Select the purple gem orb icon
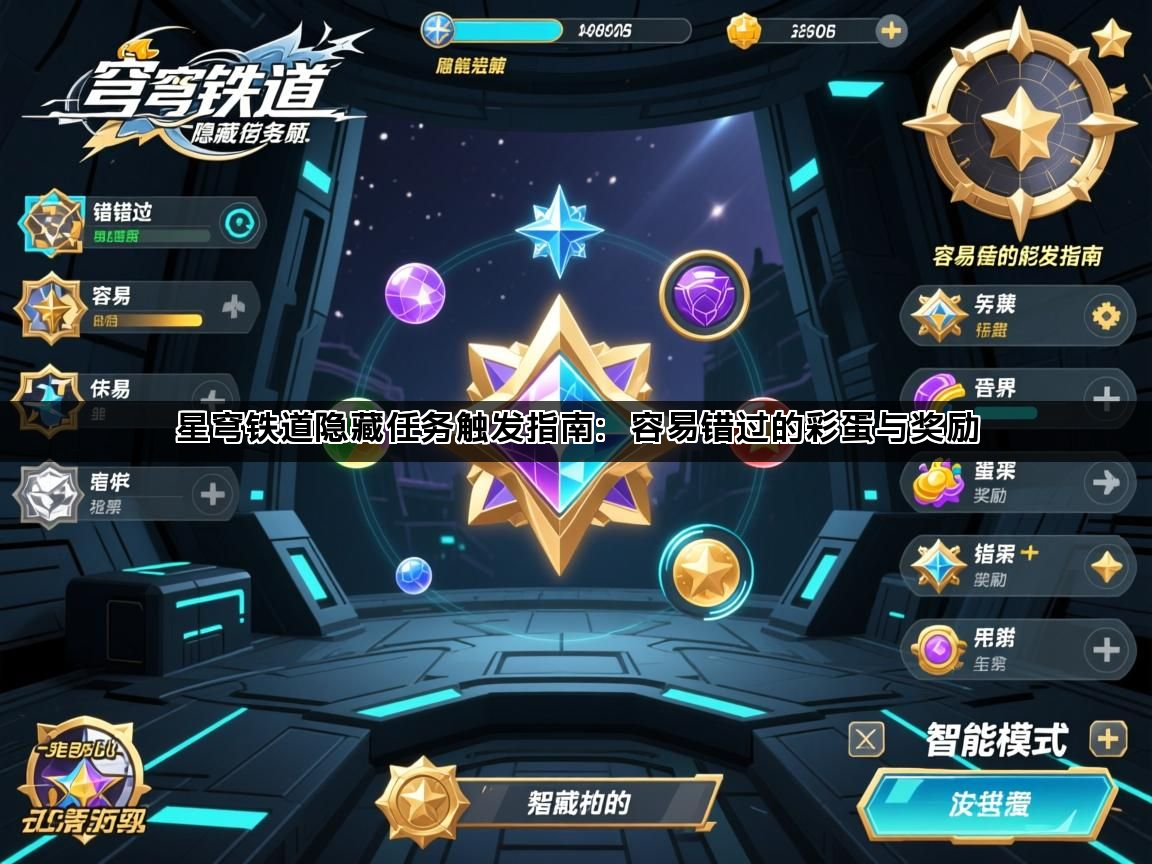 pyautogui.click(x=414, y=293)
